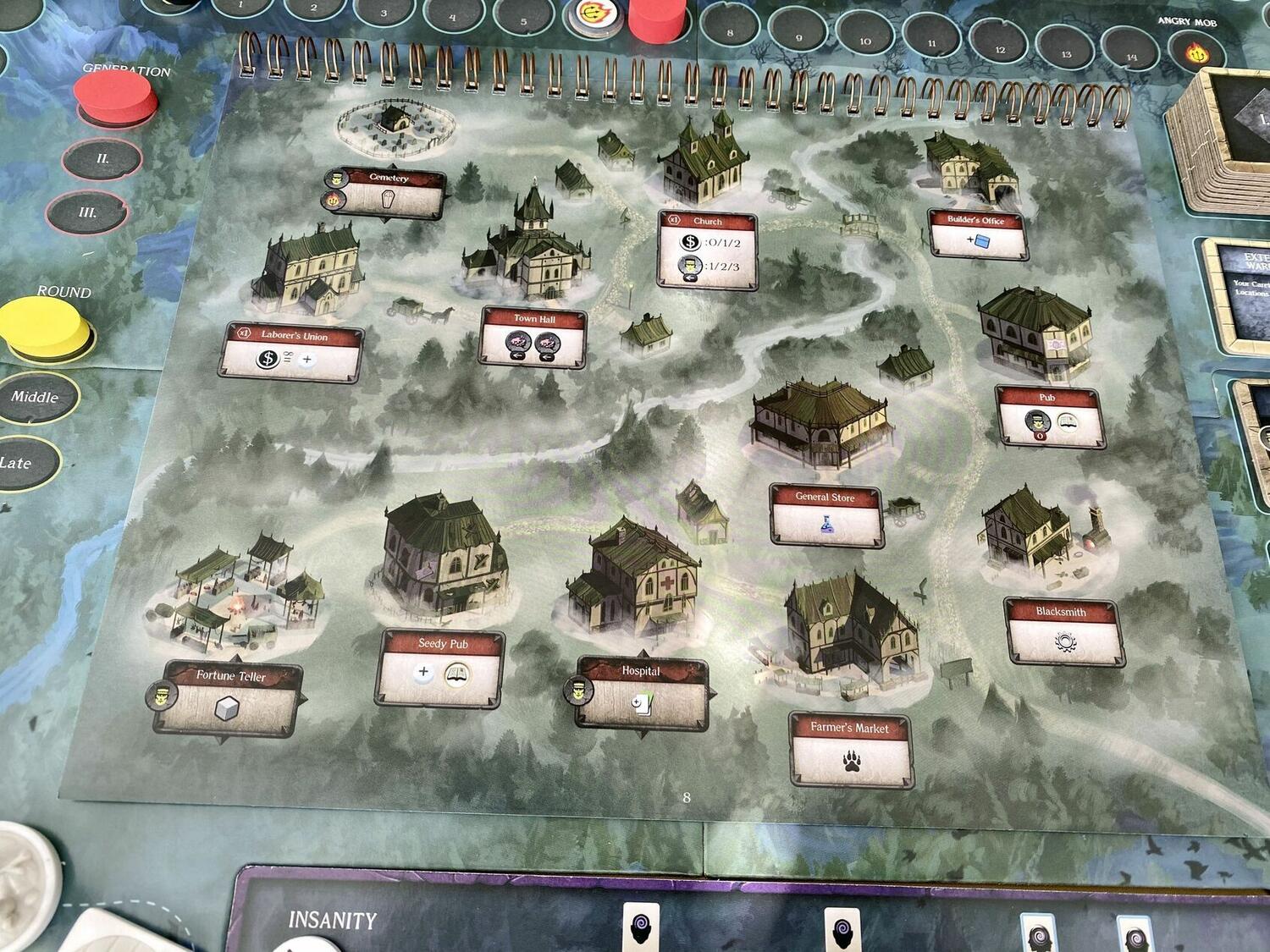This screenshot has height=952, width=1270.
Task: Pick the Builder's Office space
Action: coord(978,234)
